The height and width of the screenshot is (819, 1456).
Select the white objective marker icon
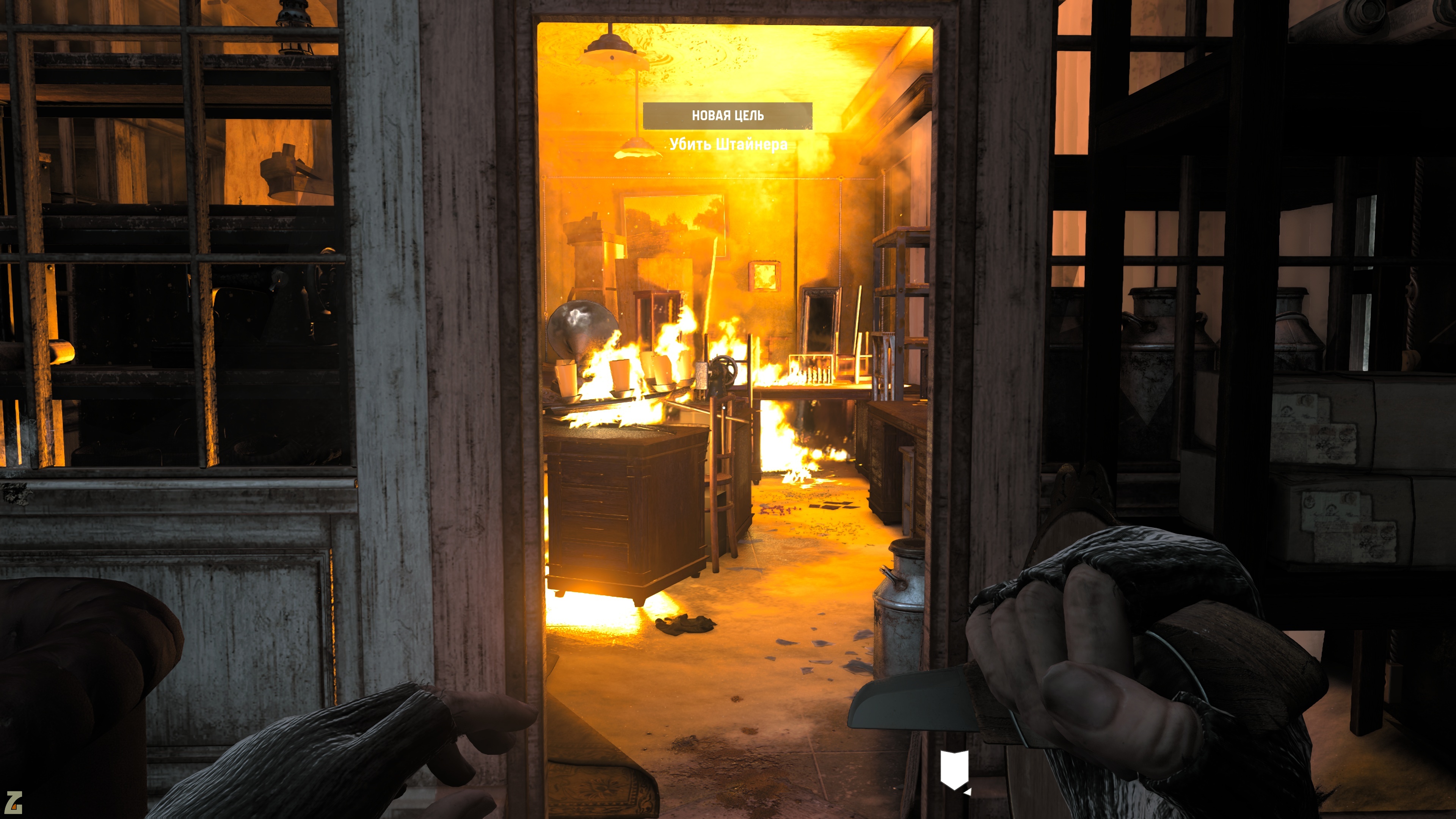954,769
